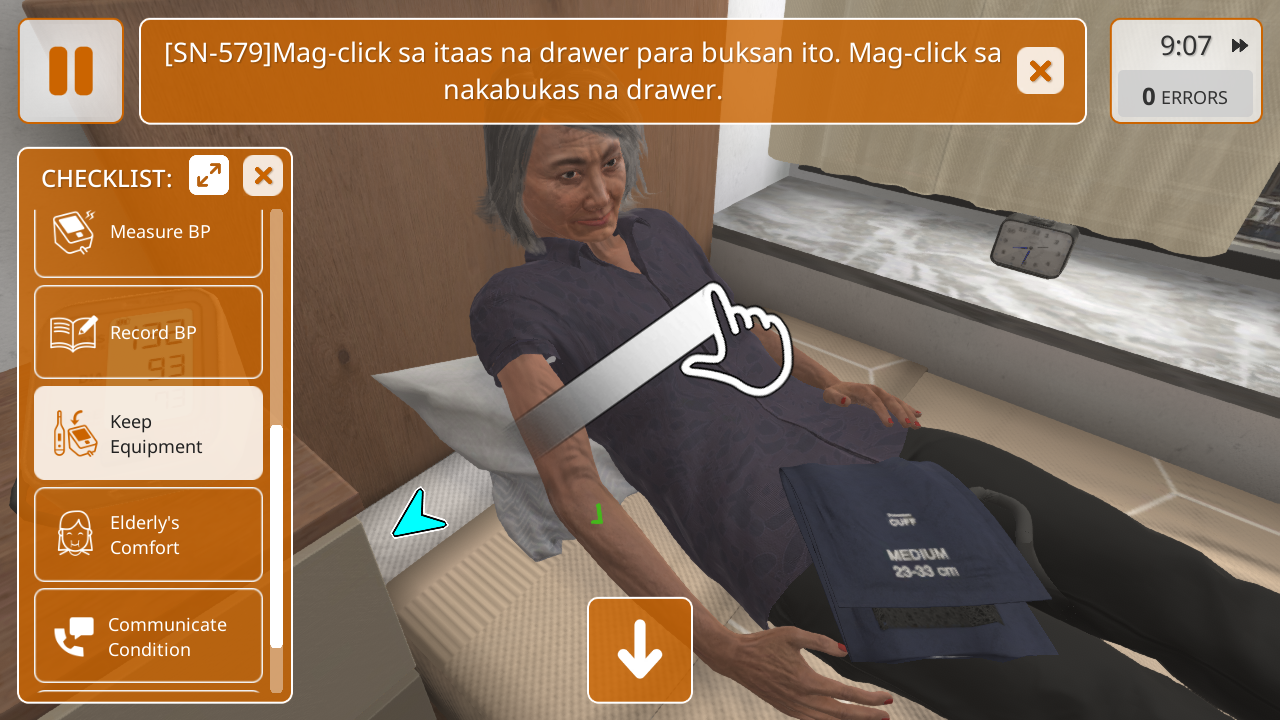Choose the Keep Equipment step

tap(148, 434)
